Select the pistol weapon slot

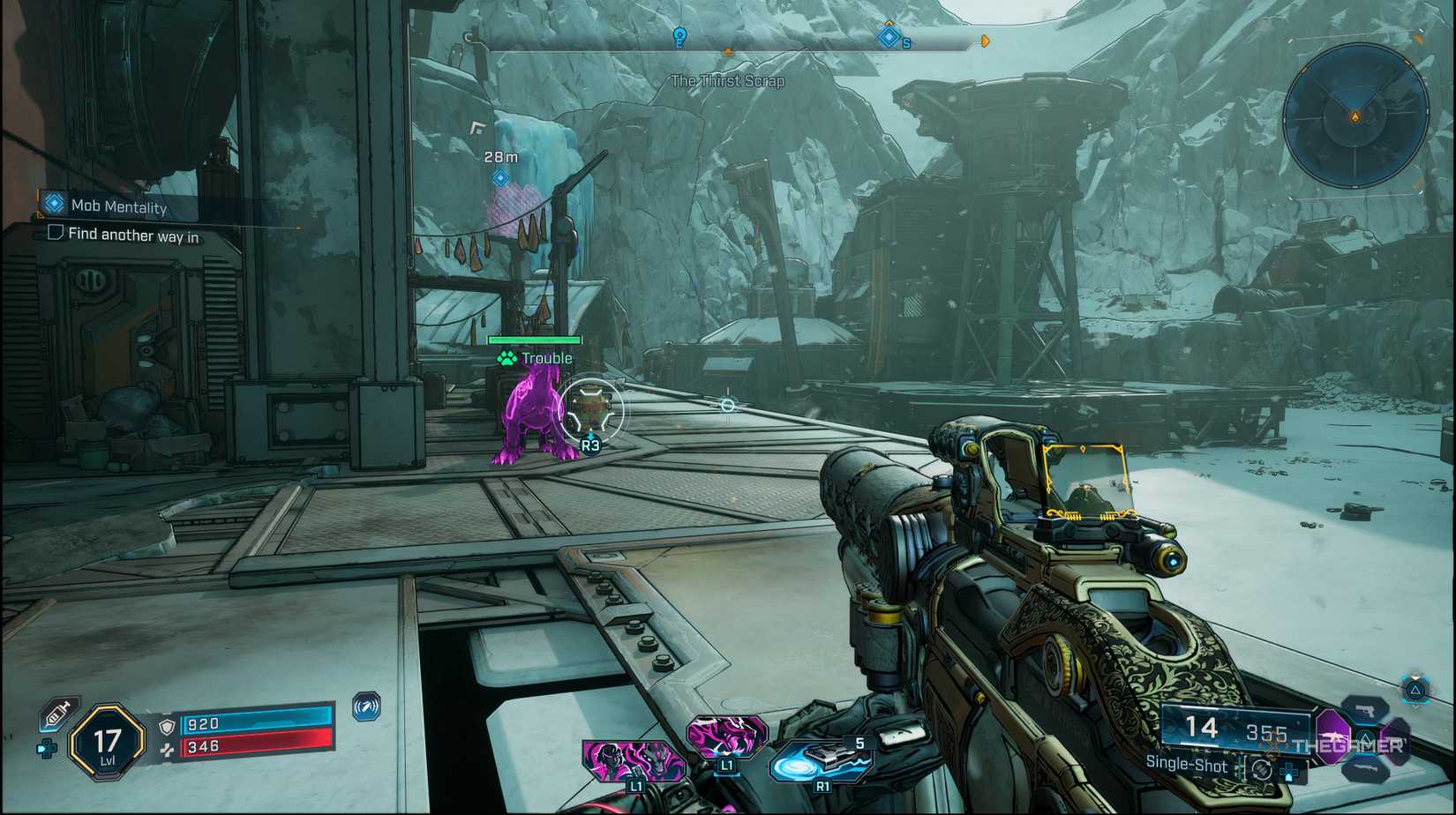pyautogui.click(x=1365, y=710)
